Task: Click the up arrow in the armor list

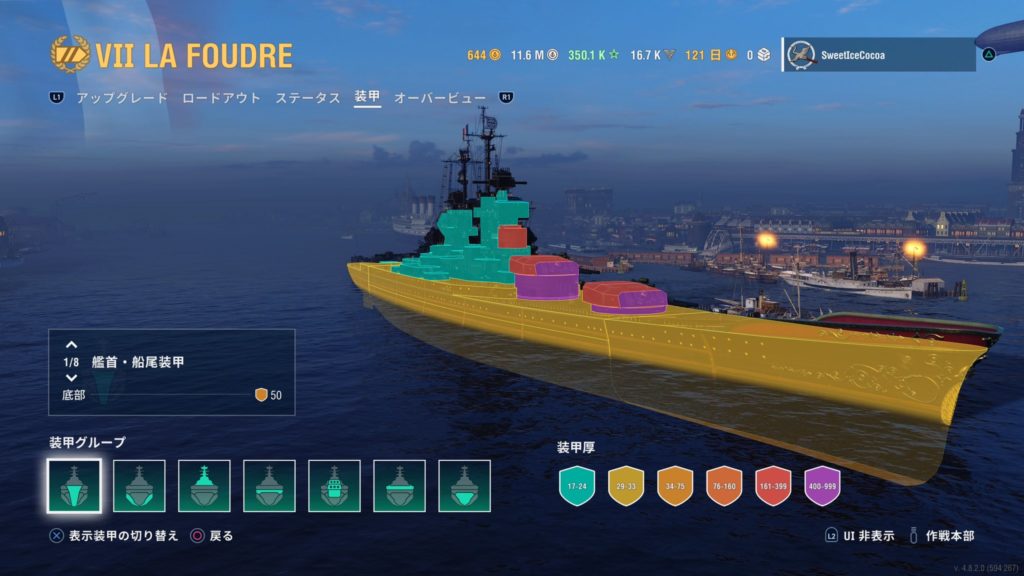Action: click(x=71, y=345)
